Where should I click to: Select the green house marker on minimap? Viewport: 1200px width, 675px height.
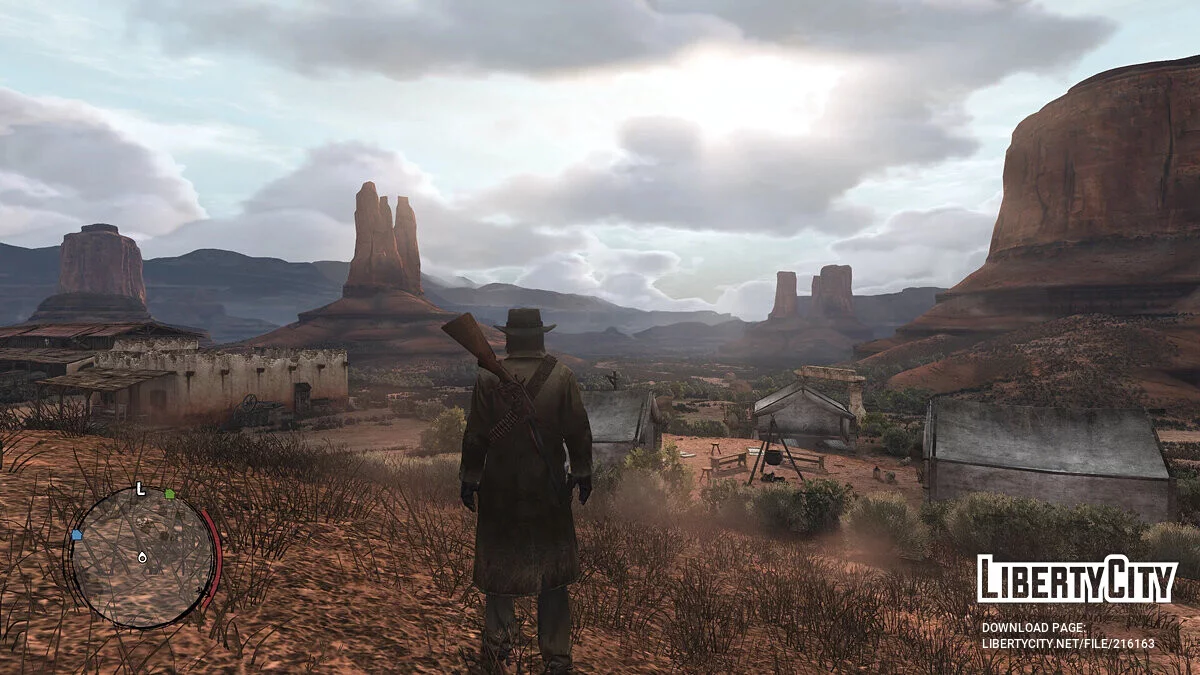pyautogui.click(x=170, y=494)
